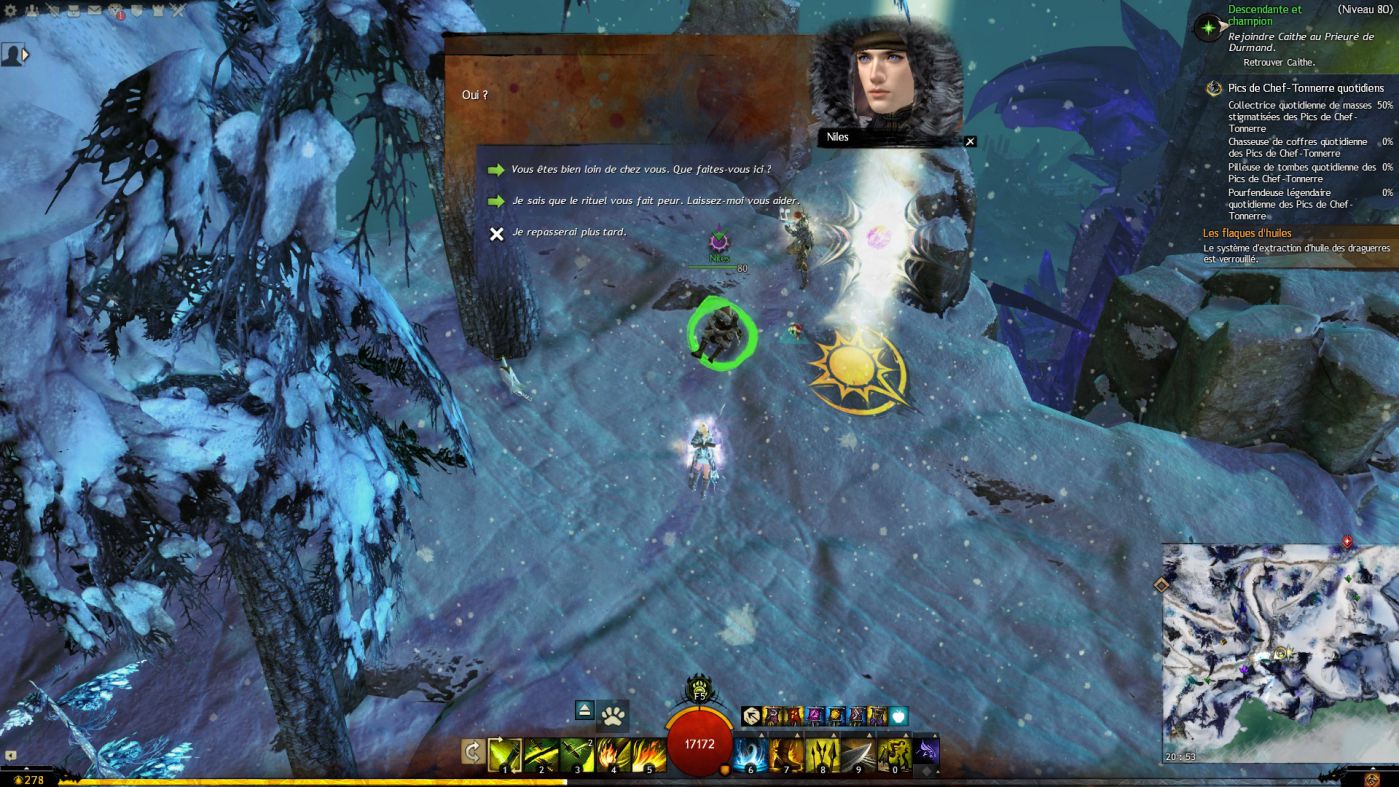Activate weapon skill 1 on the hotbar
This screenshot has height=787, width=1399.
pyautogui.click(x=505, y=754)
